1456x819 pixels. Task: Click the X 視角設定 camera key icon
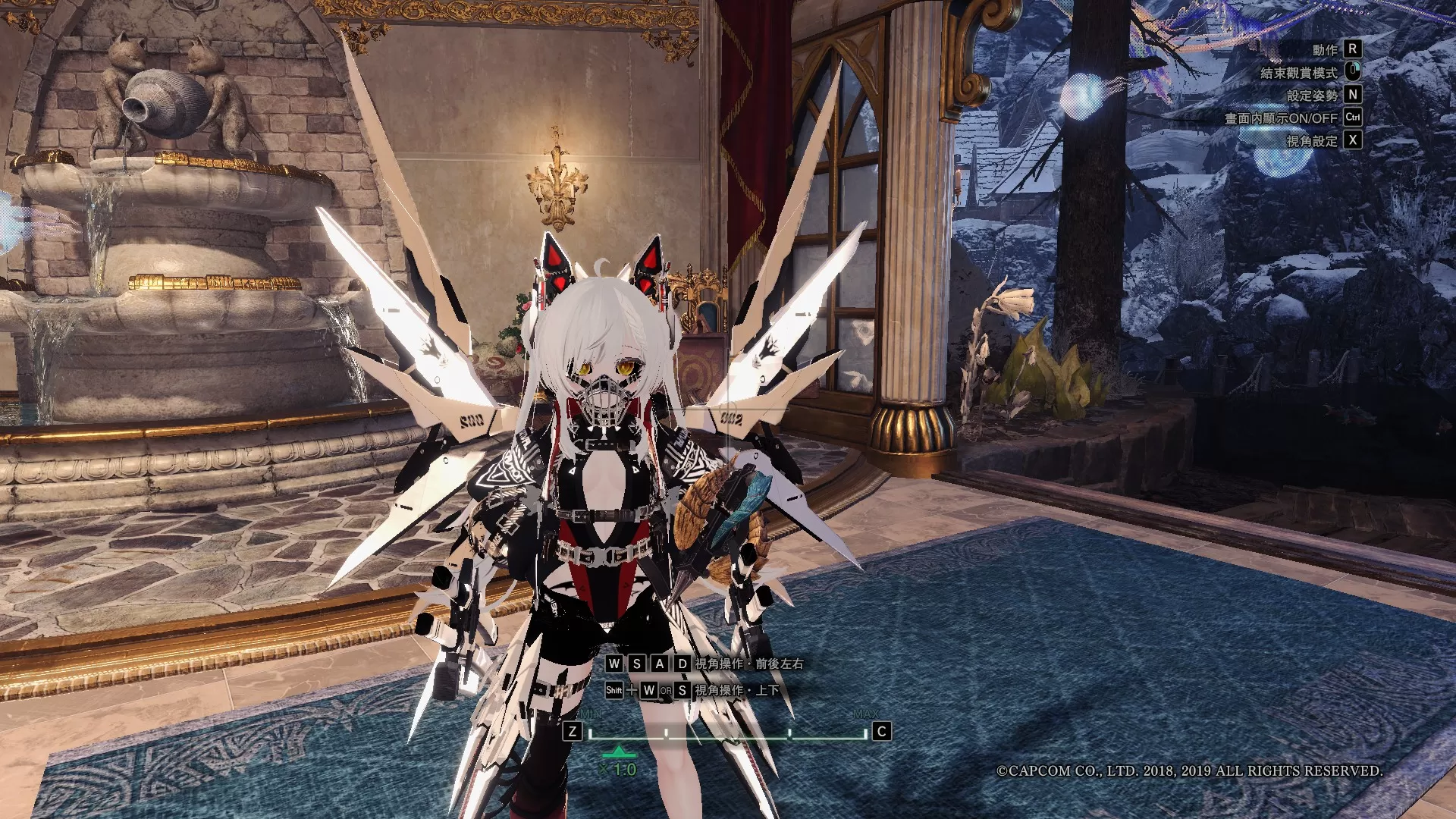click(x=1353, y=140)
